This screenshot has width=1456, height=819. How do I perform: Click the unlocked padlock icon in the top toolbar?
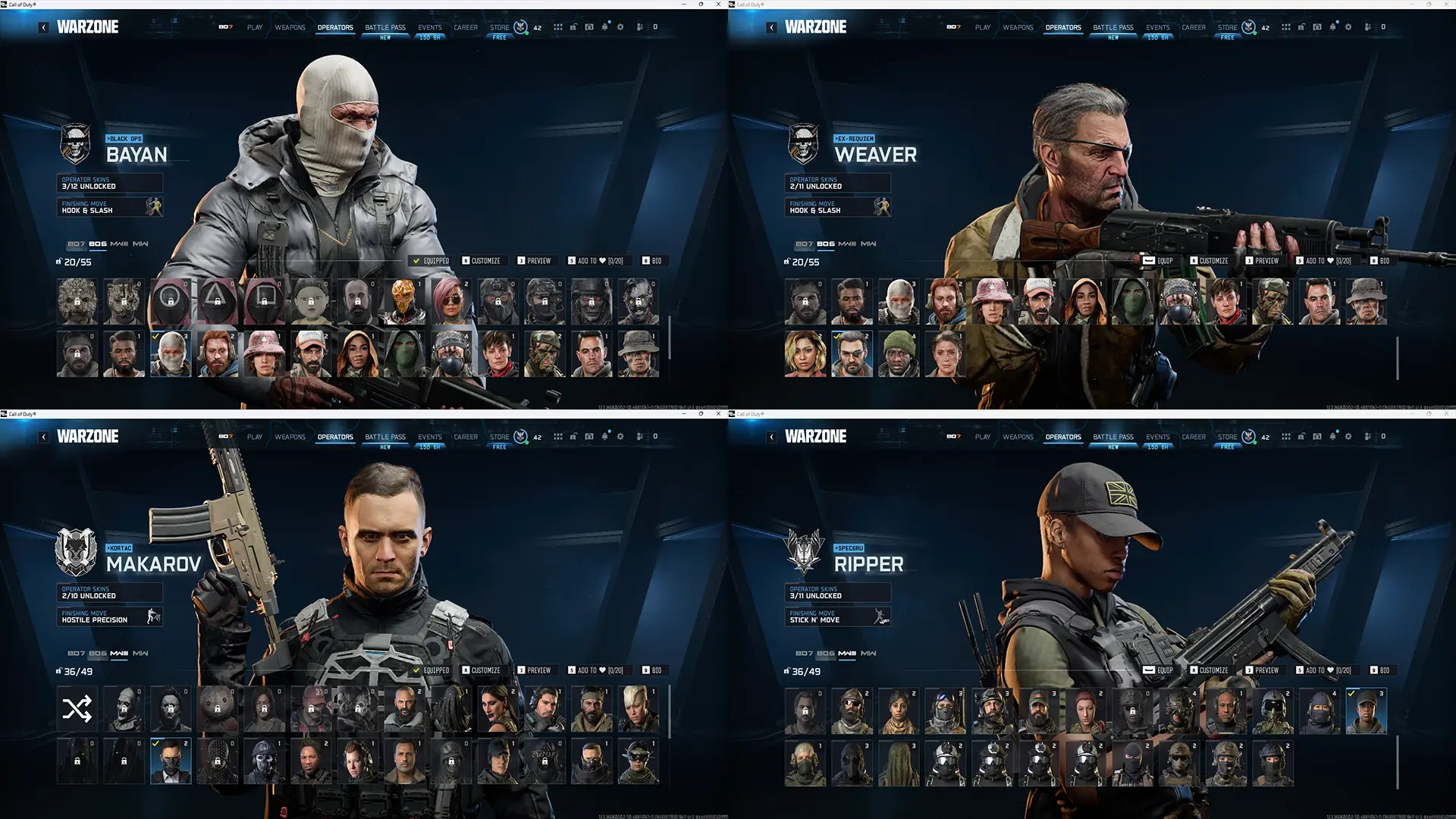[573, 27]
